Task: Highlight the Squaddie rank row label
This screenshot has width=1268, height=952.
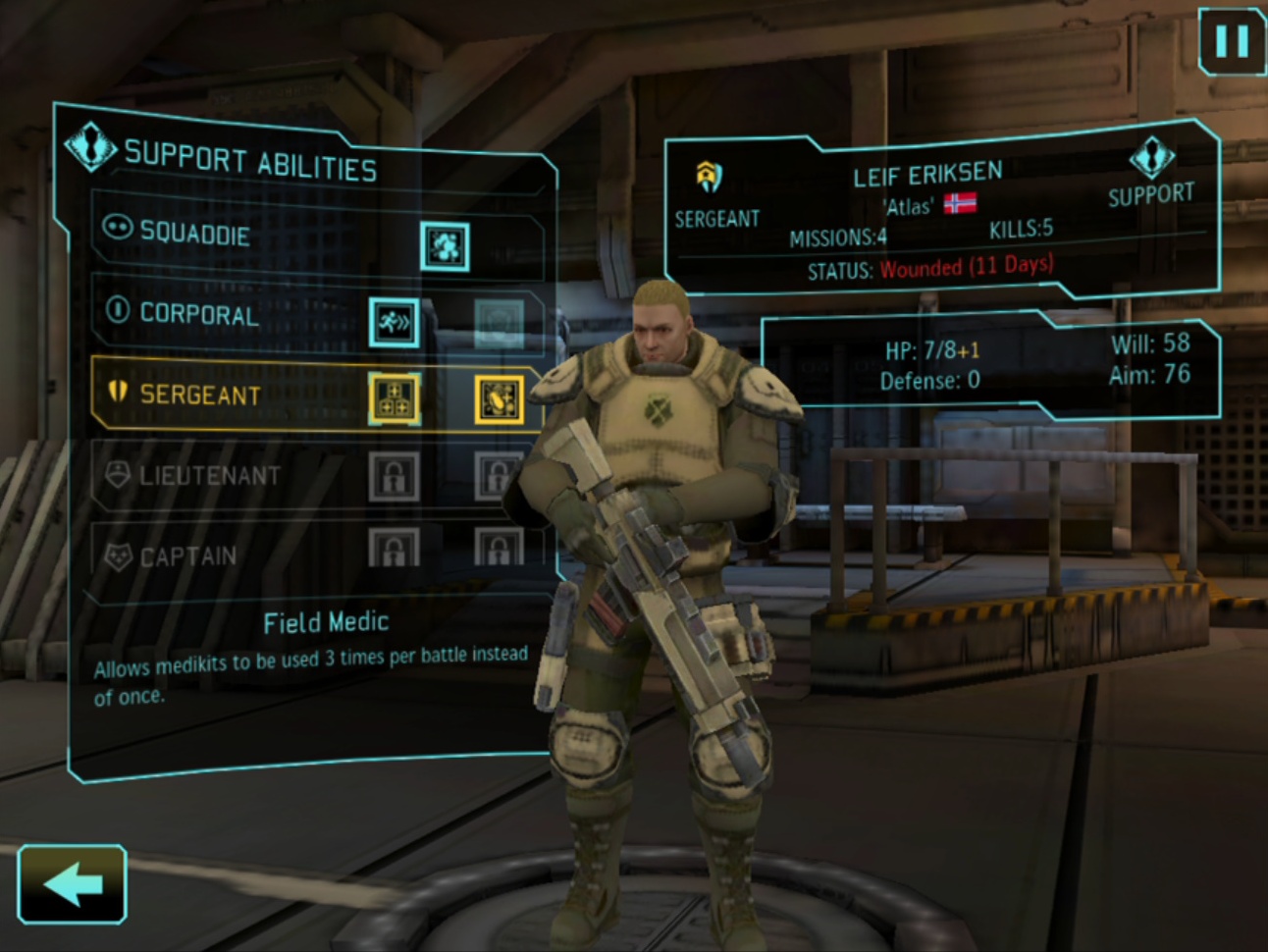Action: 194,233
